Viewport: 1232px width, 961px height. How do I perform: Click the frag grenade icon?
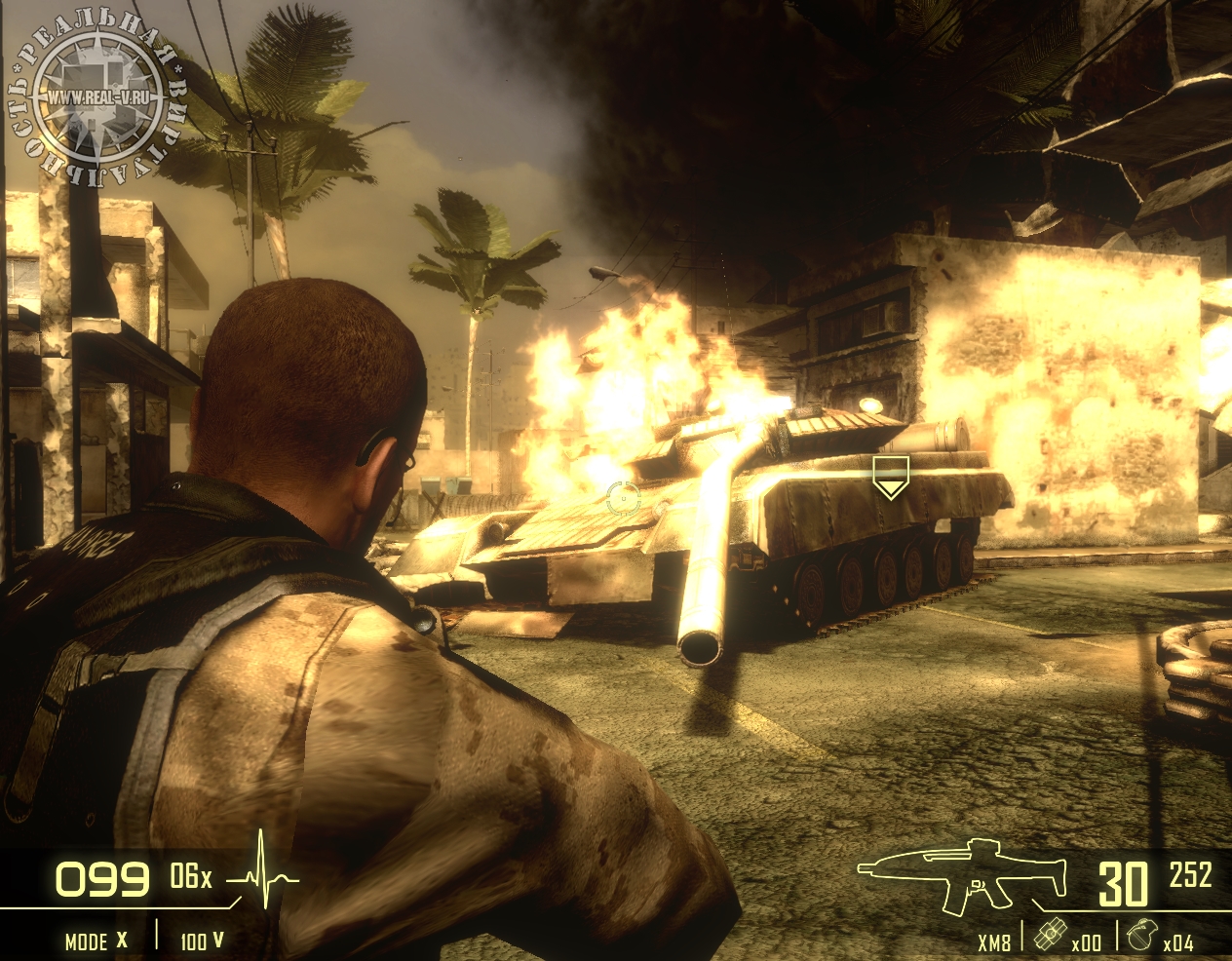click(1138, 934)
